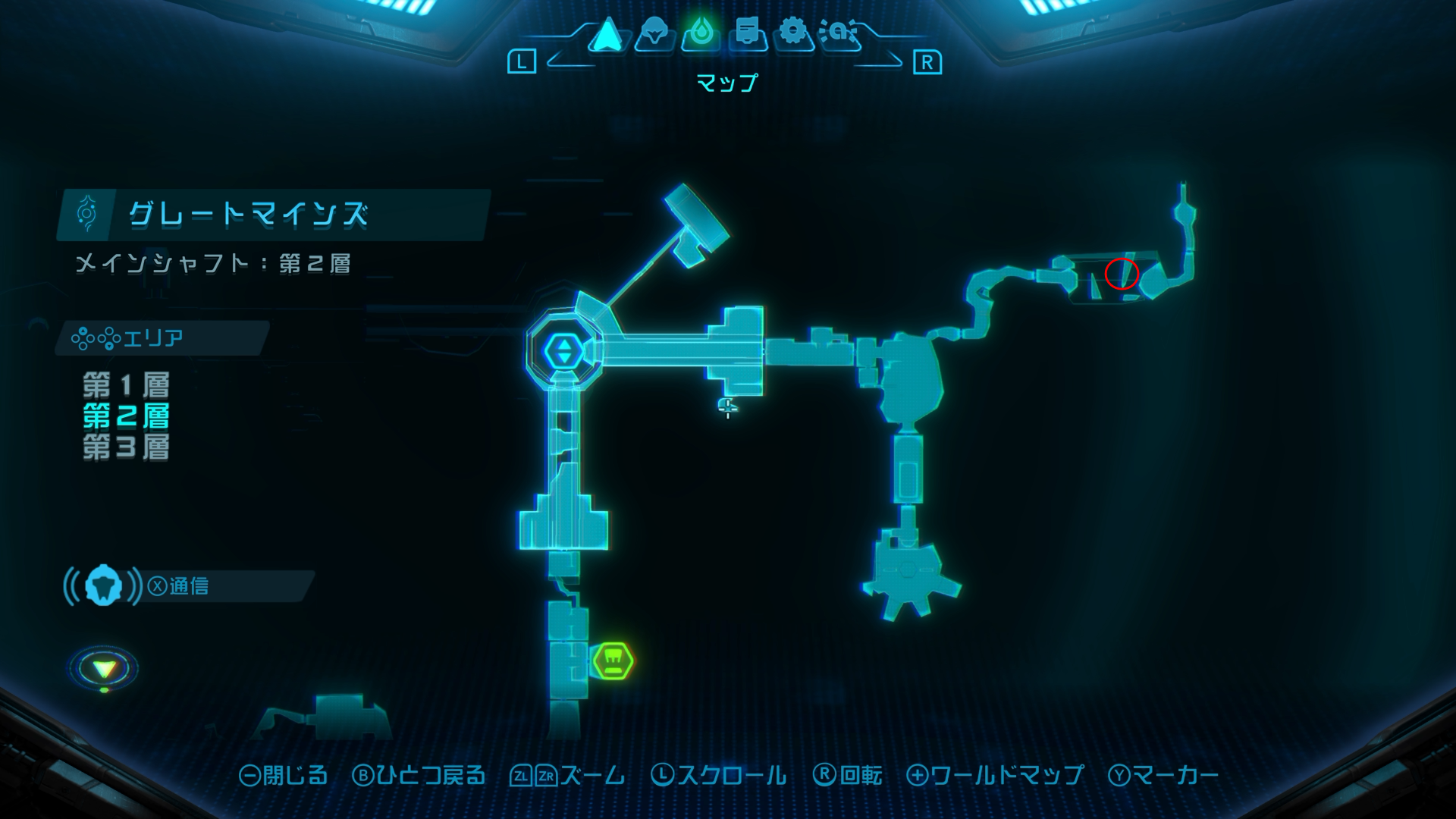The height and width of the screenshot is (819, 1456).
Task: Open the 通信 communication helmet icon
Action: point(103,585)
